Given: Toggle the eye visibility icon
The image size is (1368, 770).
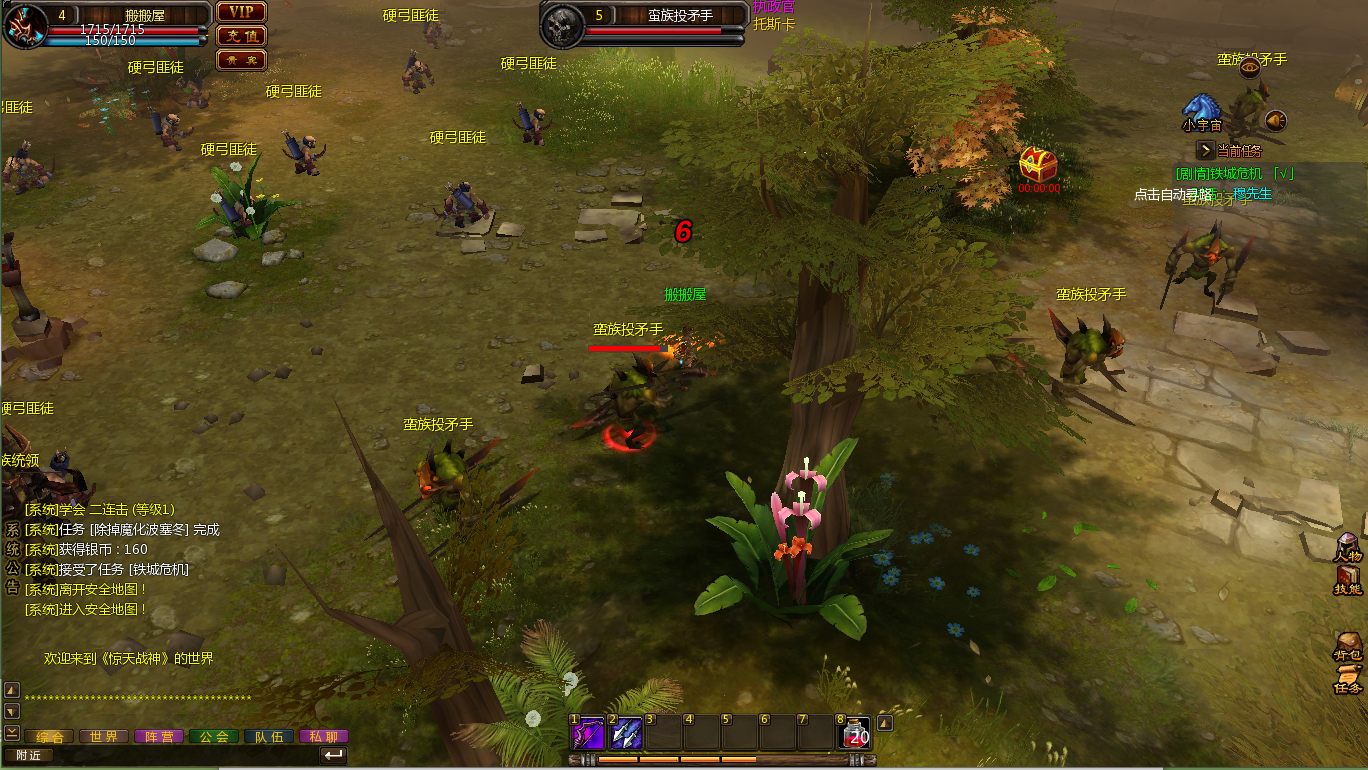Looking at the screenshot, I should coord(1249,68).
